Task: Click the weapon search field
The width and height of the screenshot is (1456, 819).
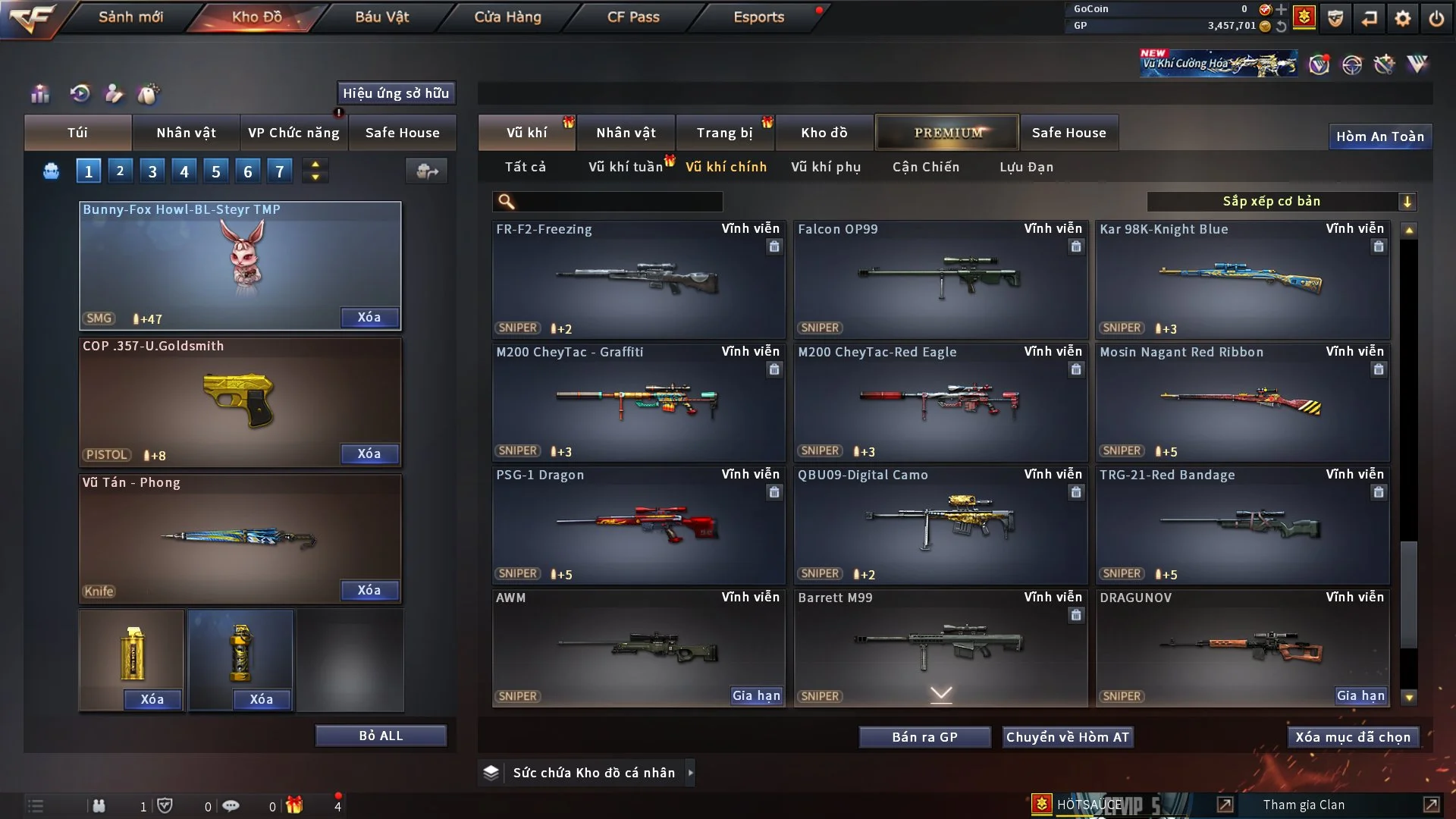Action: 618,202
